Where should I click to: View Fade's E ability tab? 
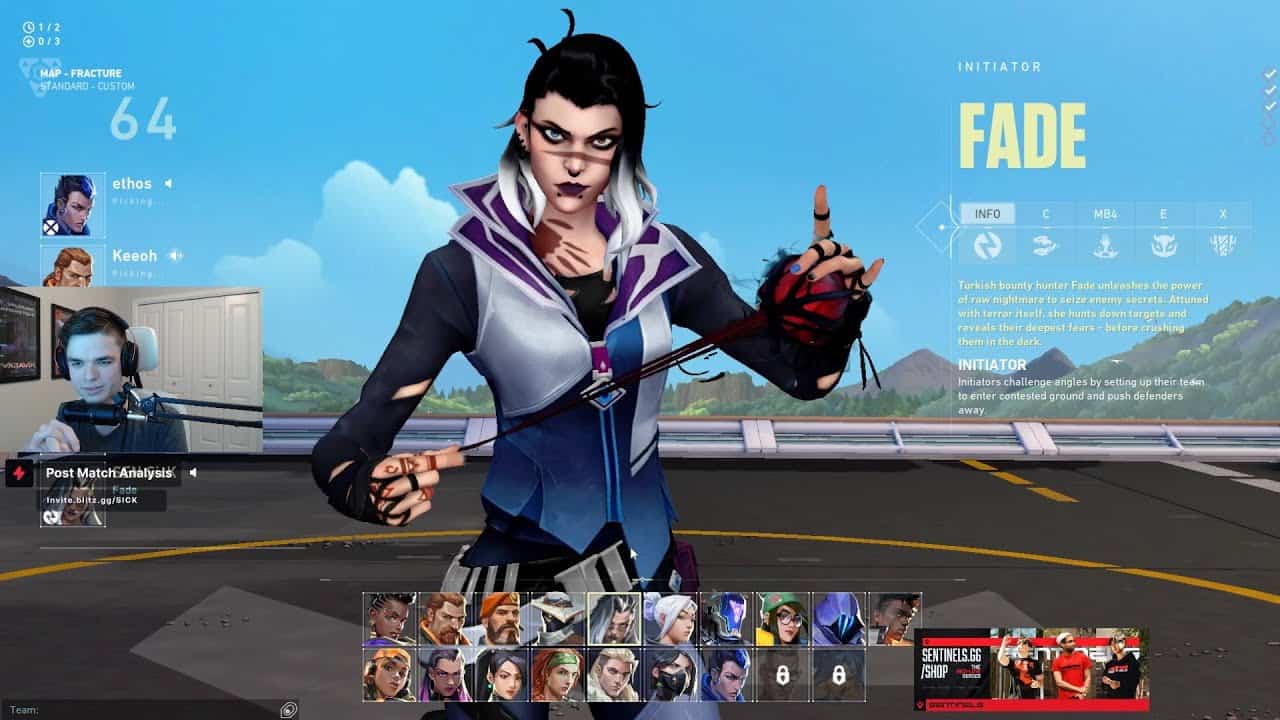tap(1164, 214)
